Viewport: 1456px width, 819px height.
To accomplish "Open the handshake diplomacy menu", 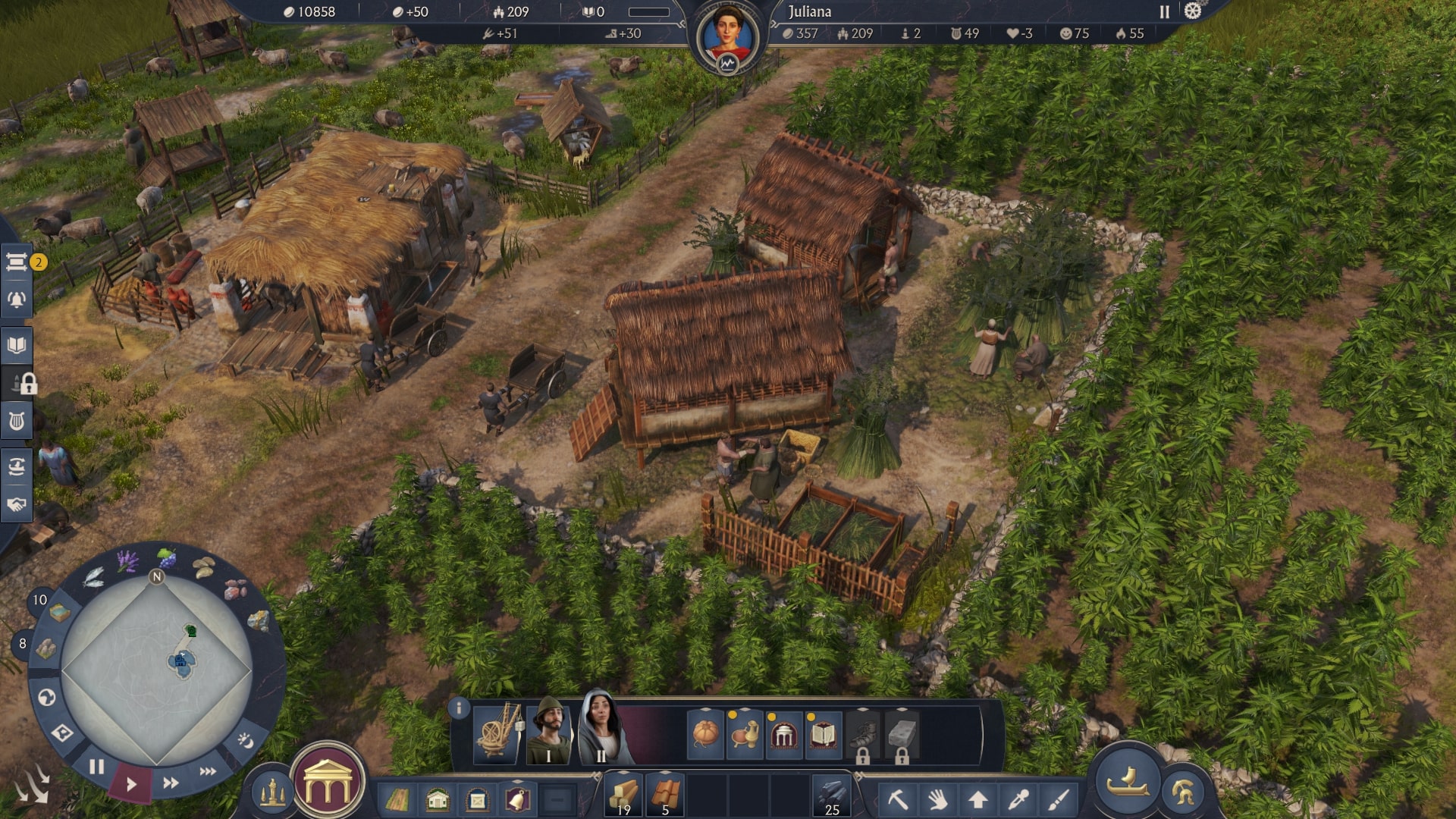I will click(17, 504).
